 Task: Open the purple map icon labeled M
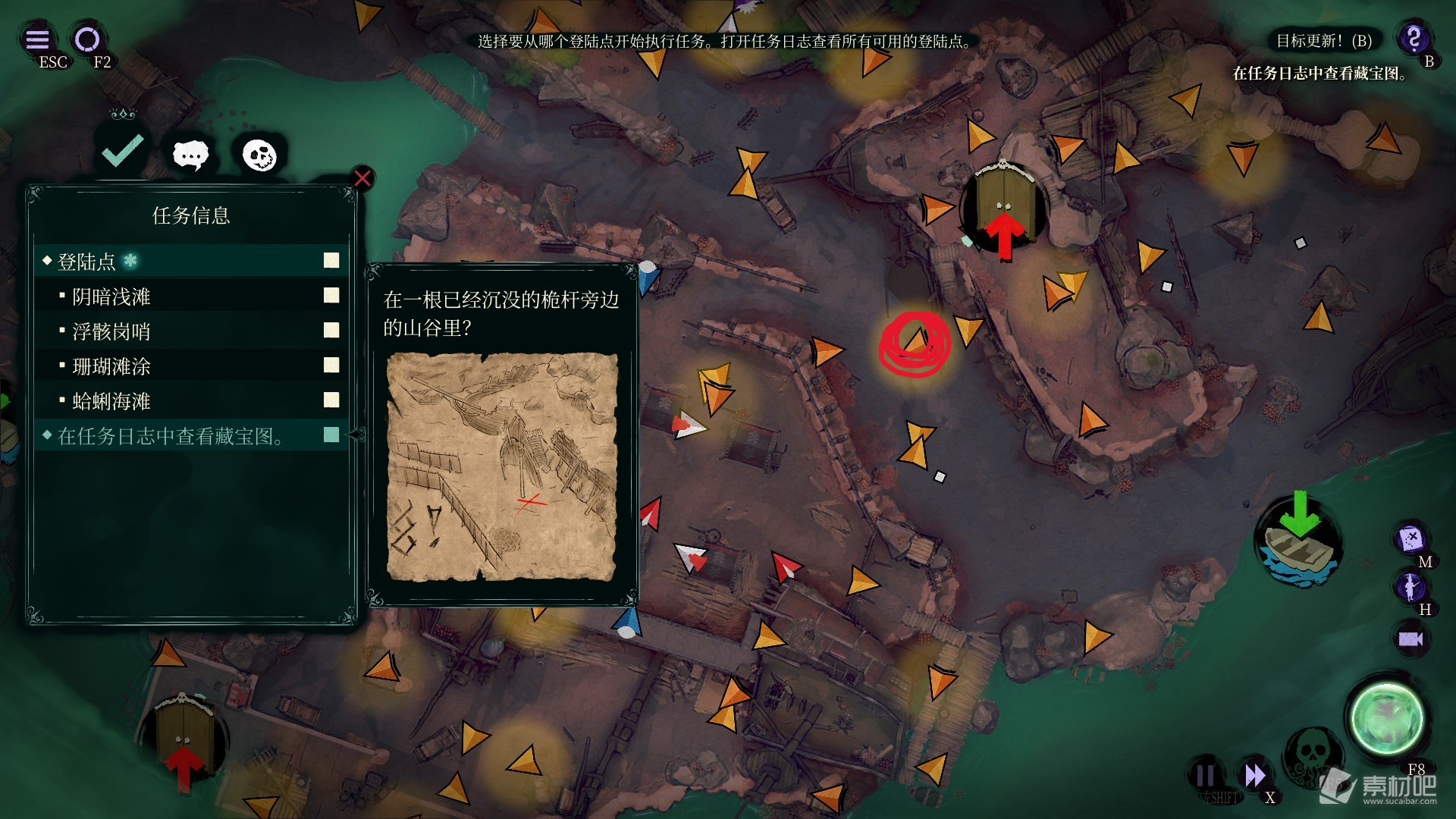click(x=1410, y=539)
